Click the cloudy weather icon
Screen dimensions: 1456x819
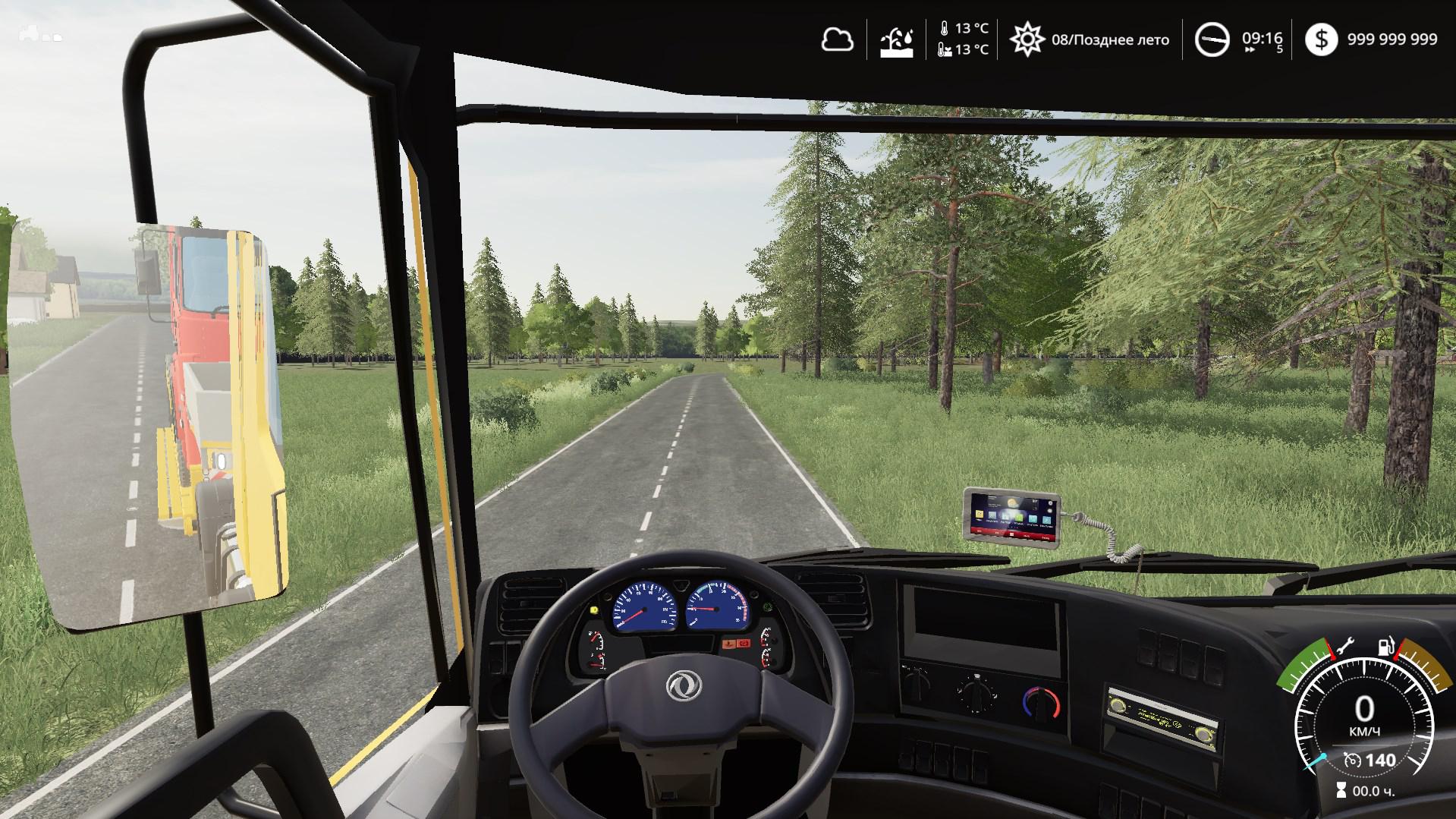coord(837,39)
